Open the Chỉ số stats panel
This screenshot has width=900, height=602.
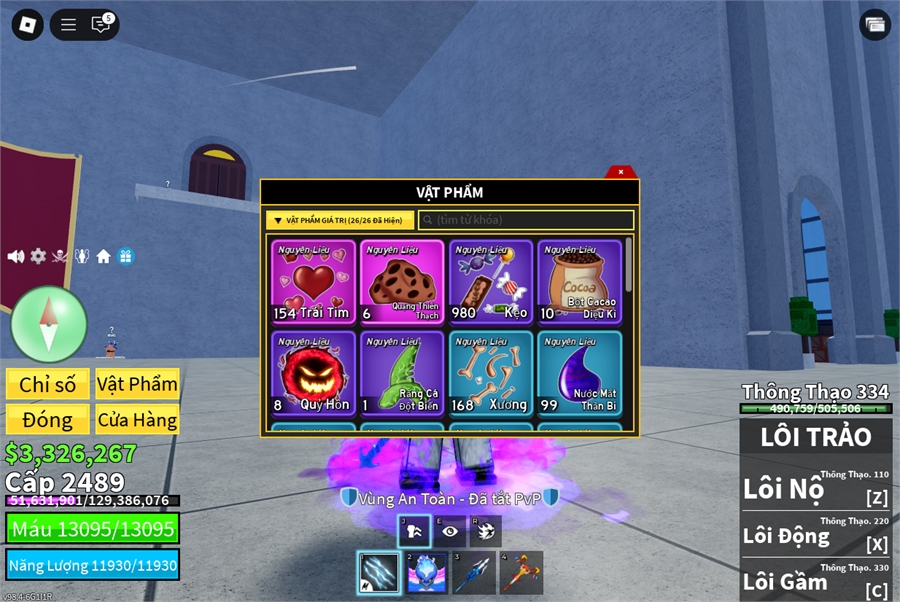click(48, 384)
